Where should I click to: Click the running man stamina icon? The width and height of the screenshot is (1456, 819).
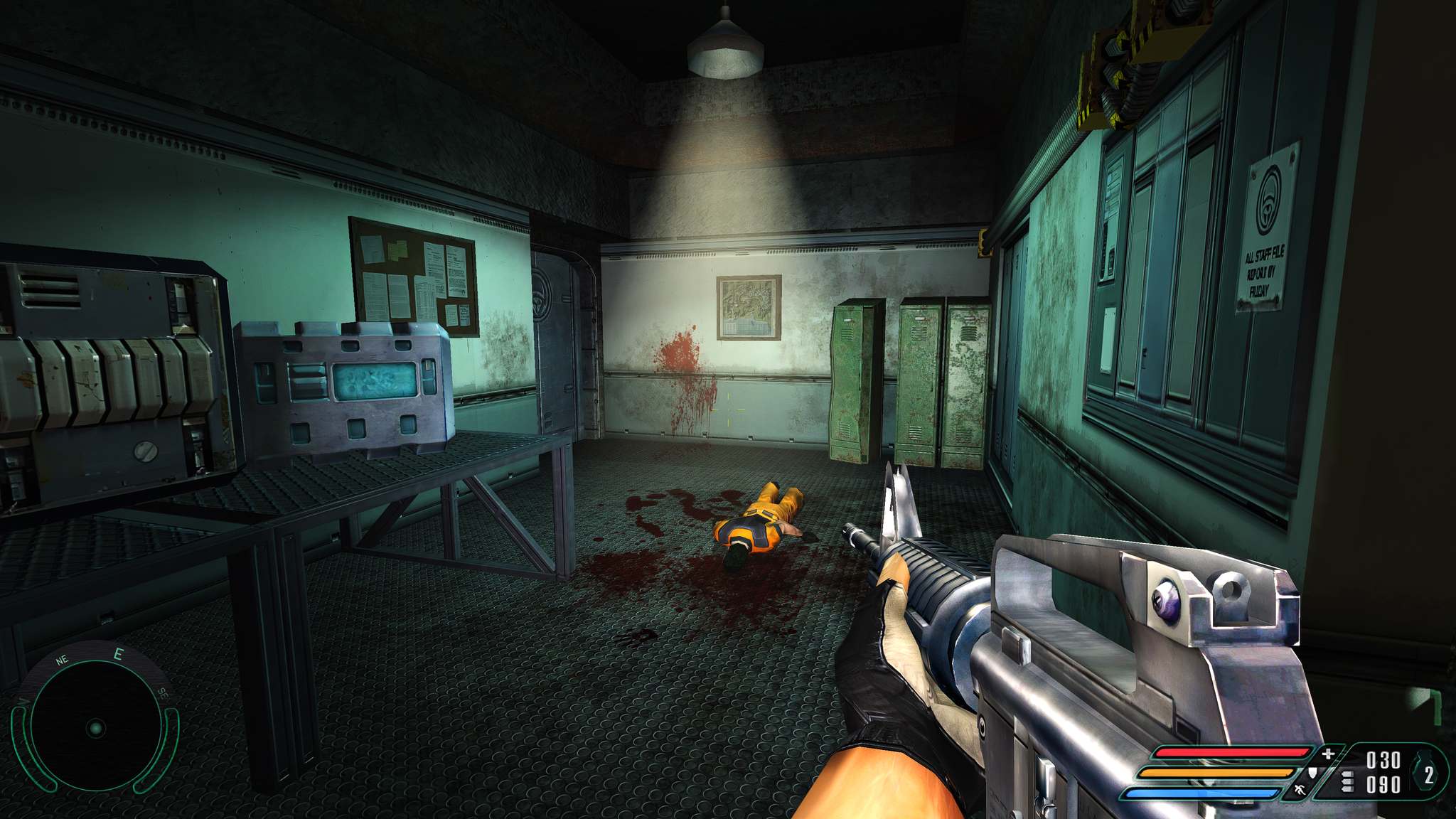[1300, 790]
